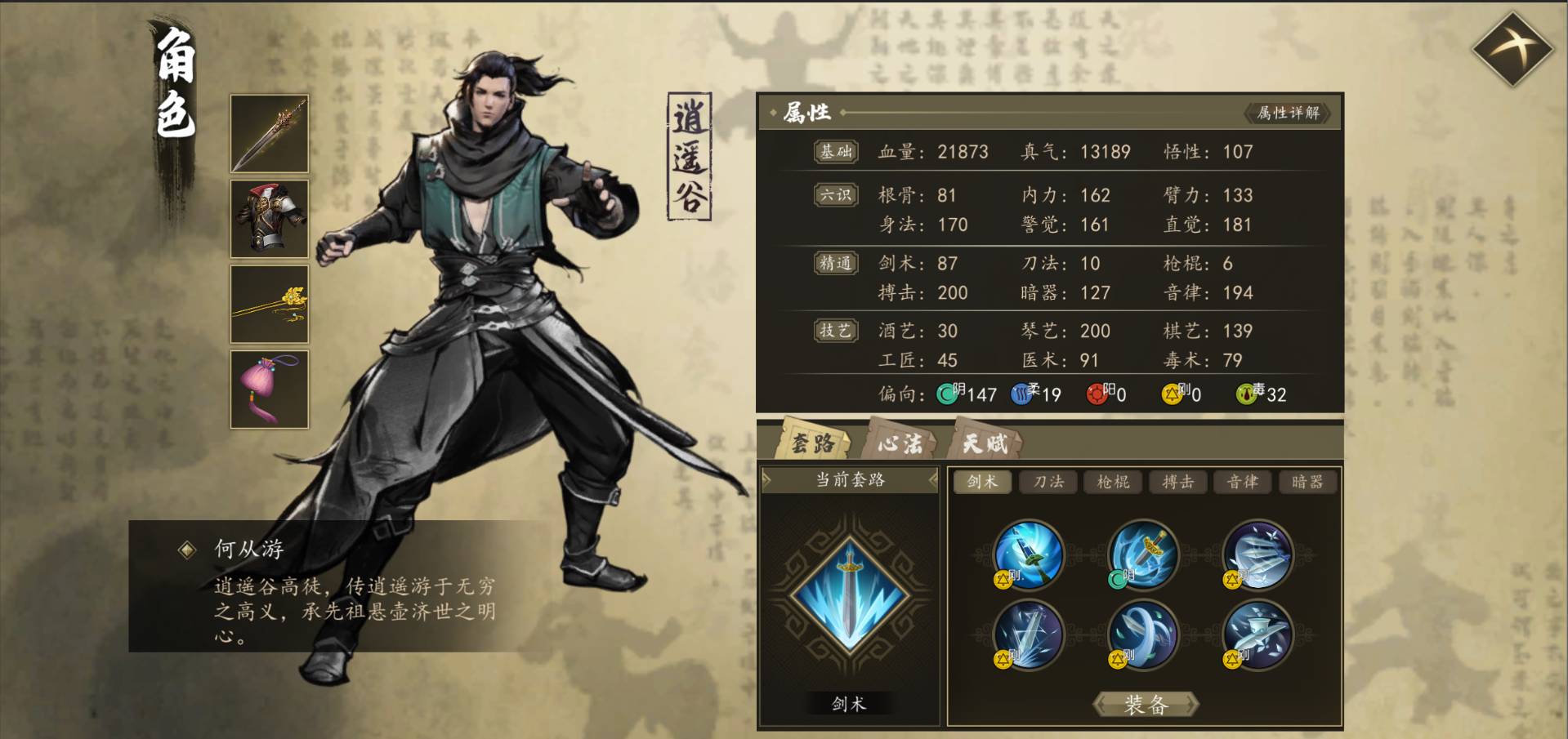The image size is (1568, 739).
Task: Switch to the 暗器 skill category
Action: 1307,482
